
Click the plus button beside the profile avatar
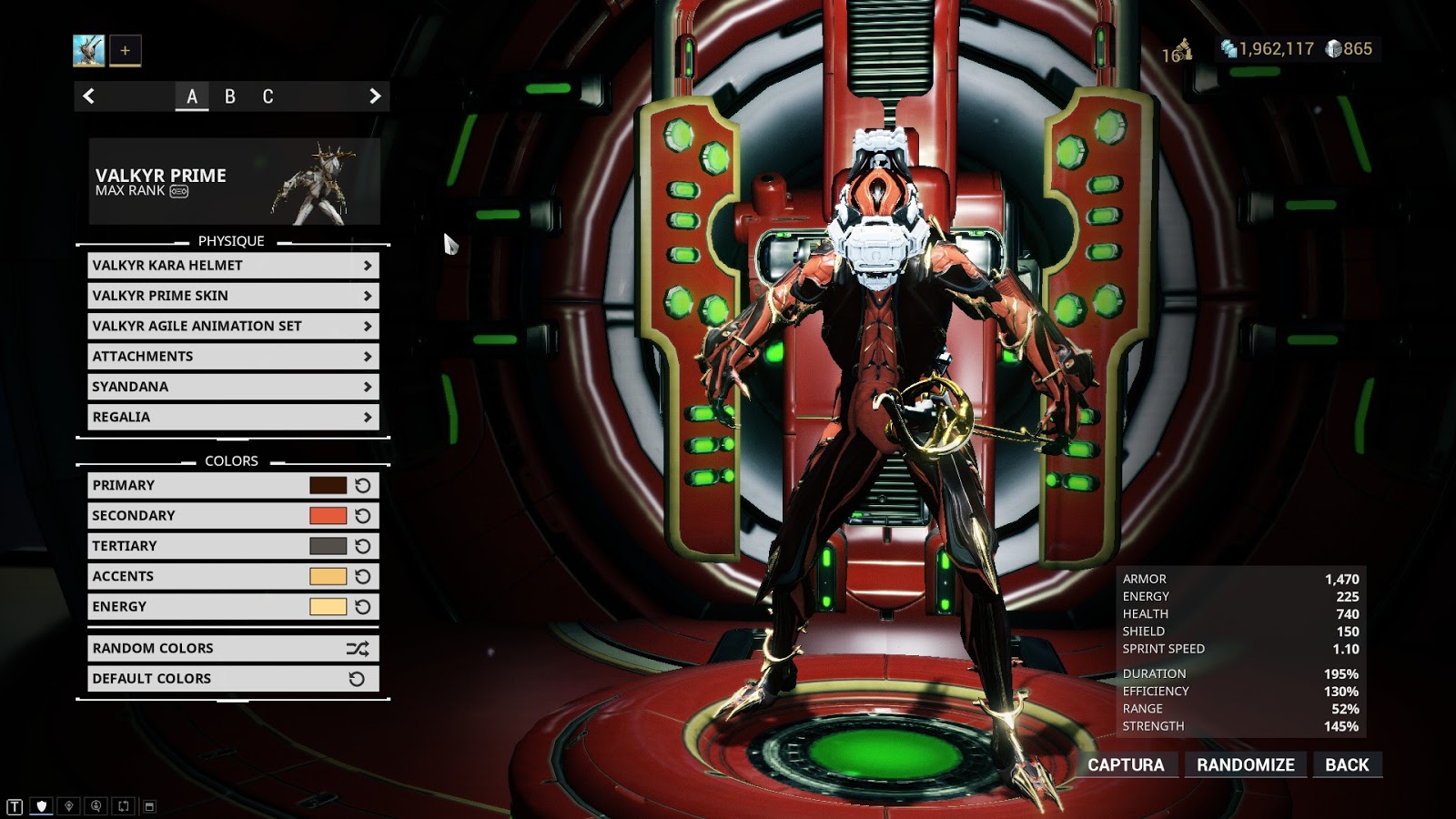click(x=126, y=51)
